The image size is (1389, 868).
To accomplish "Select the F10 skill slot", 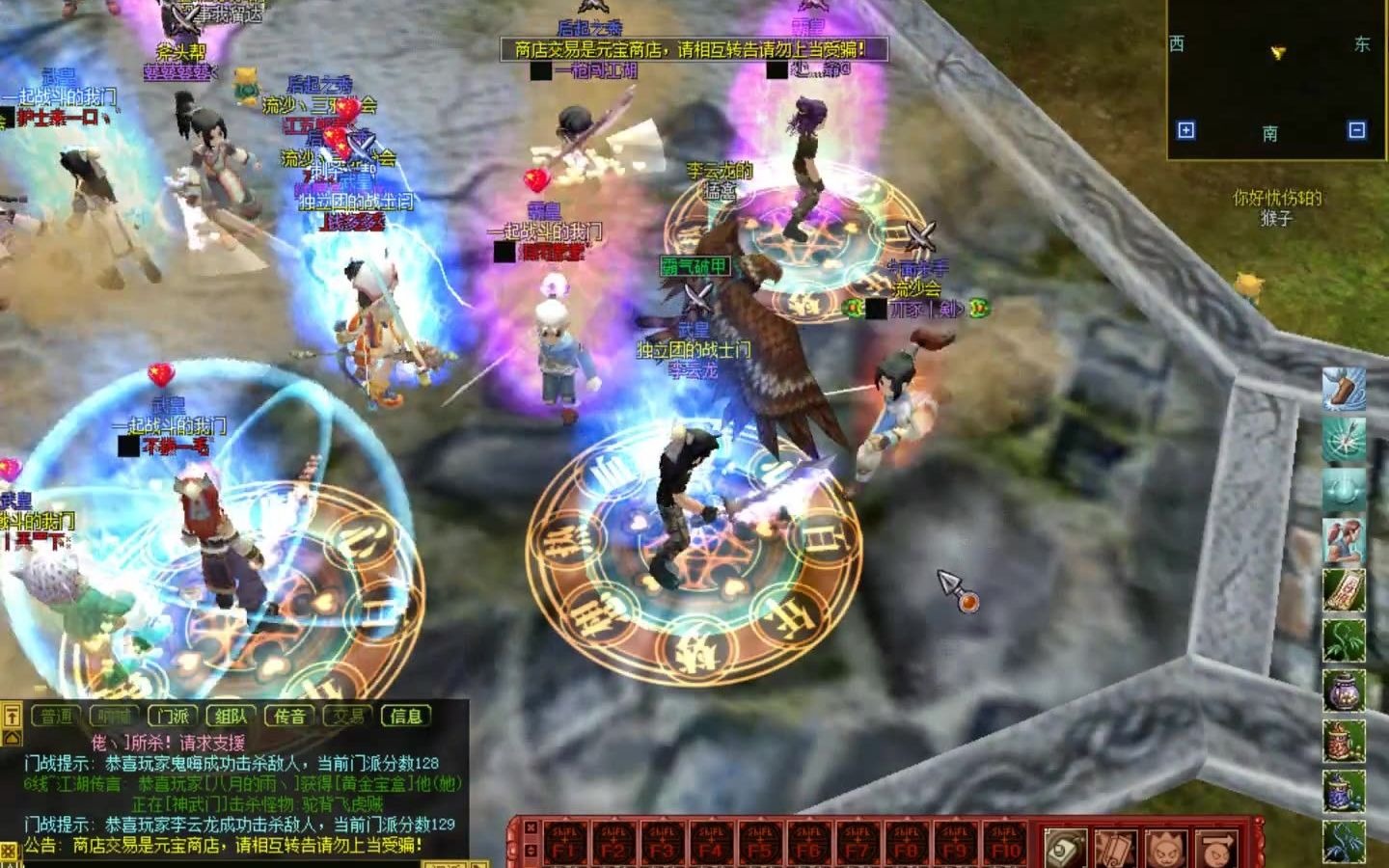I will click(1003, 841).
